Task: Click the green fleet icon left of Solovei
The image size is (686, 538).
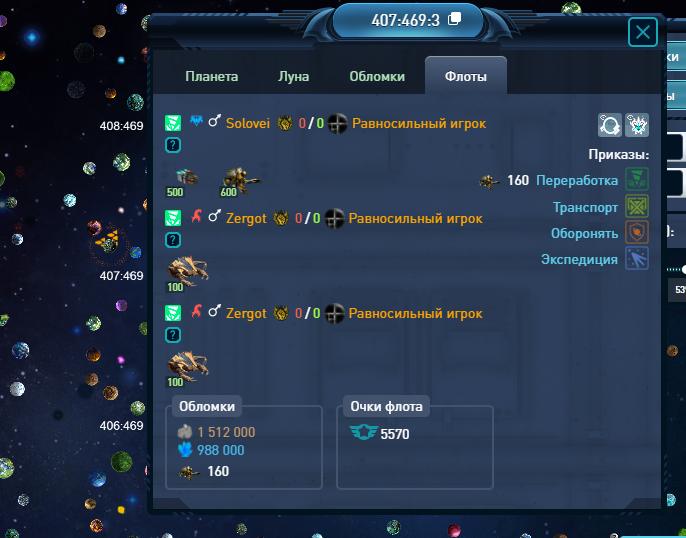Action: (x=173, y=123)
